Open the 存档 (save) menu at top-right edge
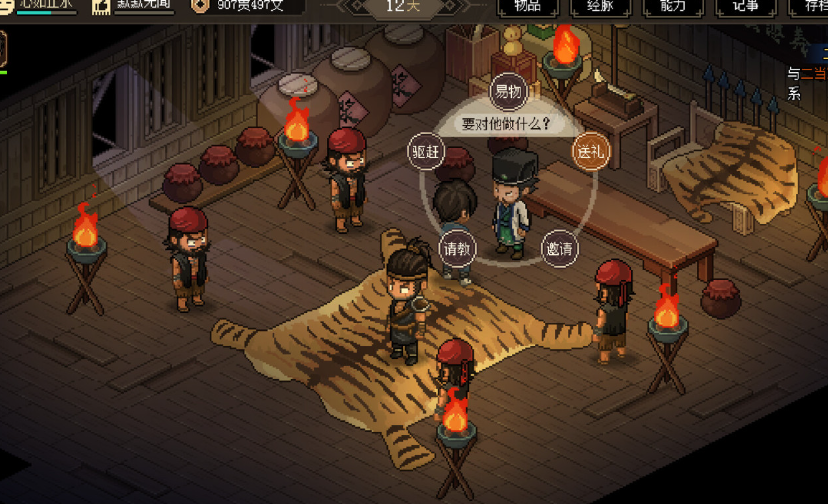Screen dimensions: 828x504 point(812,6)
